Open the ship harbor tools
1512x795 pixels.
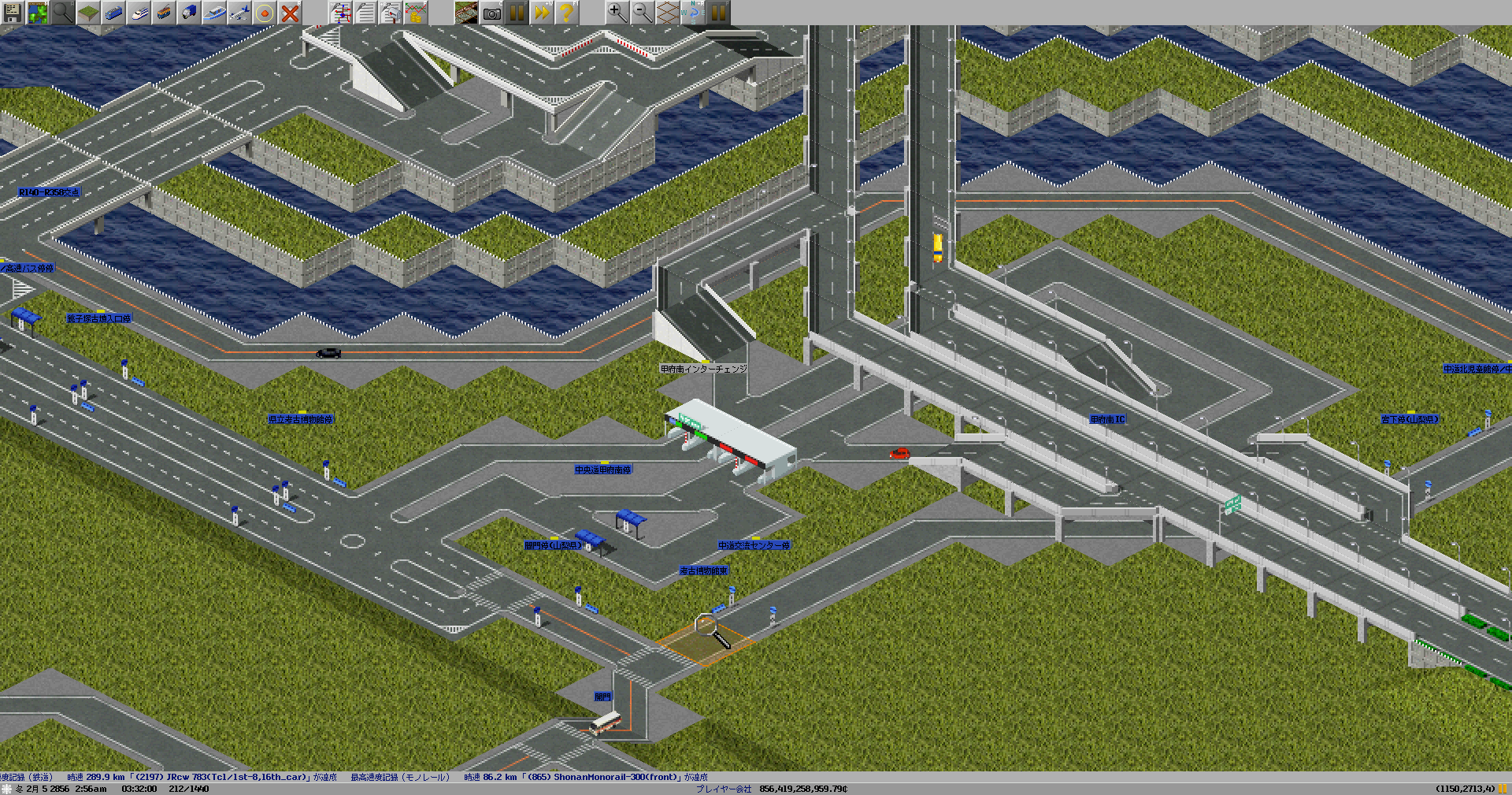coord(214,13)
